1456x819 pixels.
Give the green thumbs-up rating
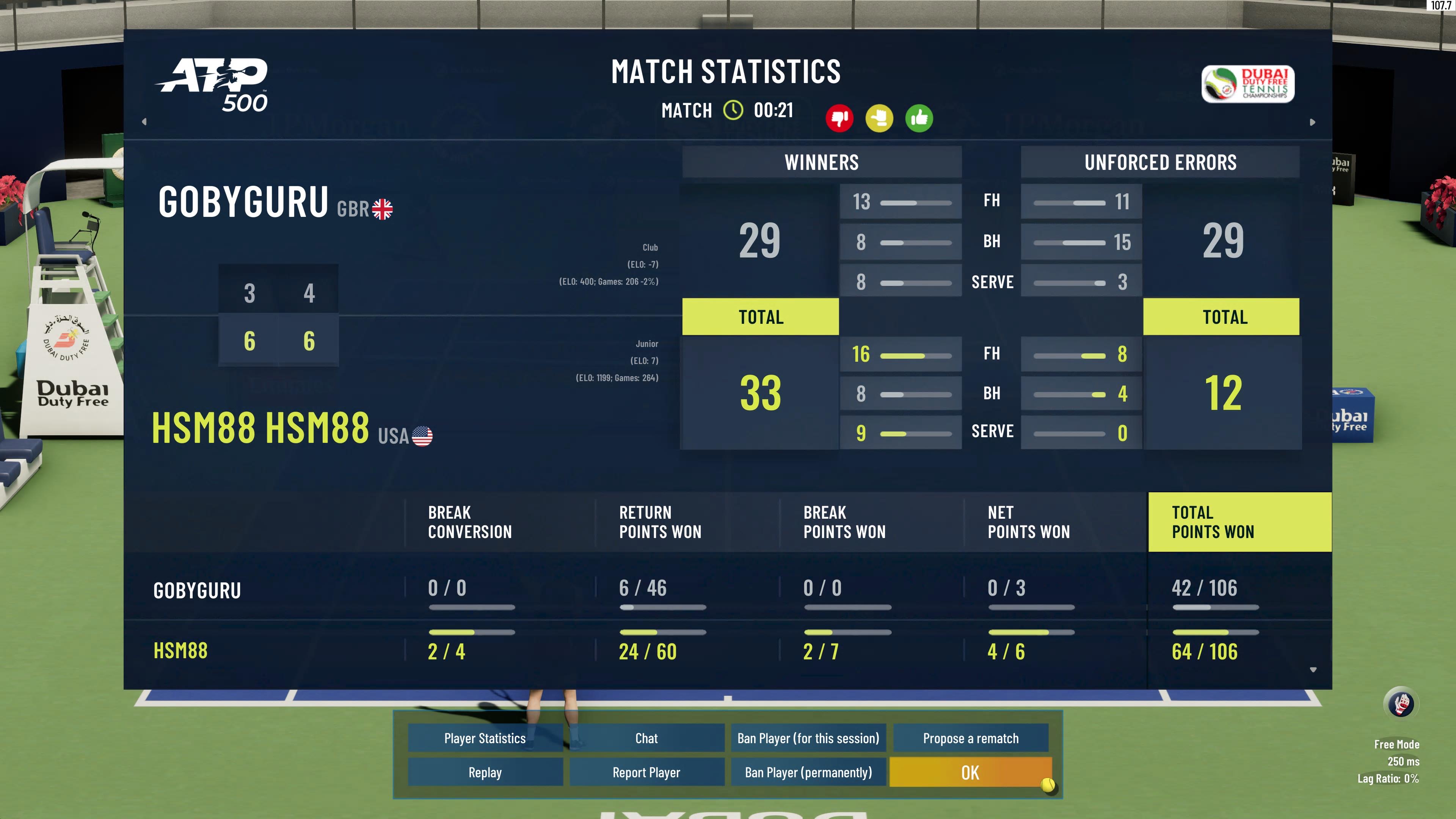pyautogui.click(x=919, y=118)
